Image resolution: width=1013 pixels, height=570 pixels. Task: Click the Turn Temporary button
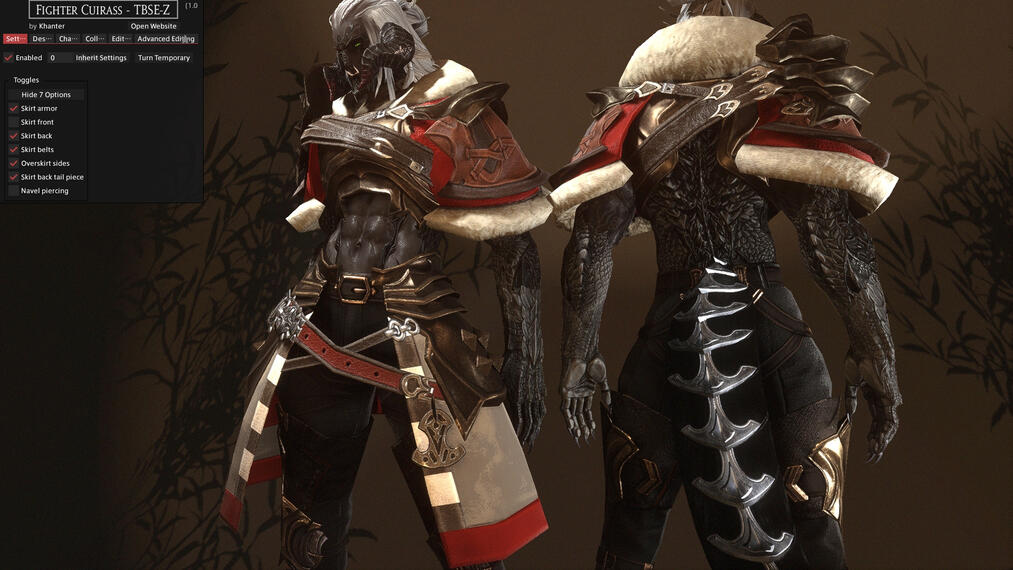point(164,58)
